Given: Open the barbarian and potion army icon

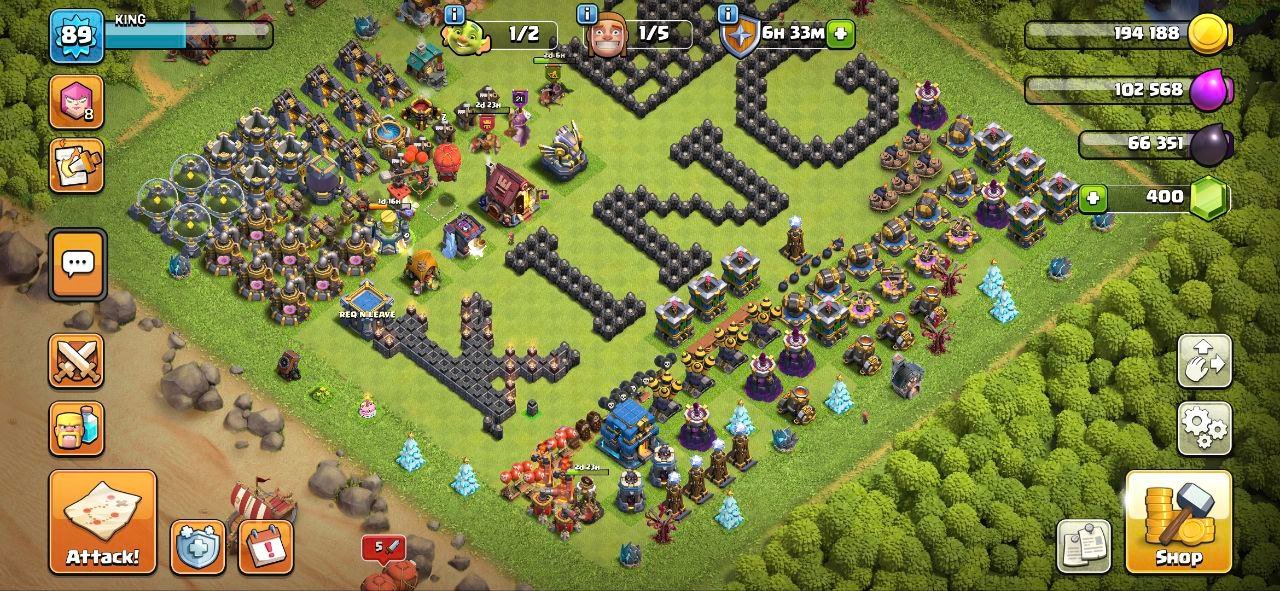Looking at the screenshot, I should pyautogui.click(x=76, y=428).
